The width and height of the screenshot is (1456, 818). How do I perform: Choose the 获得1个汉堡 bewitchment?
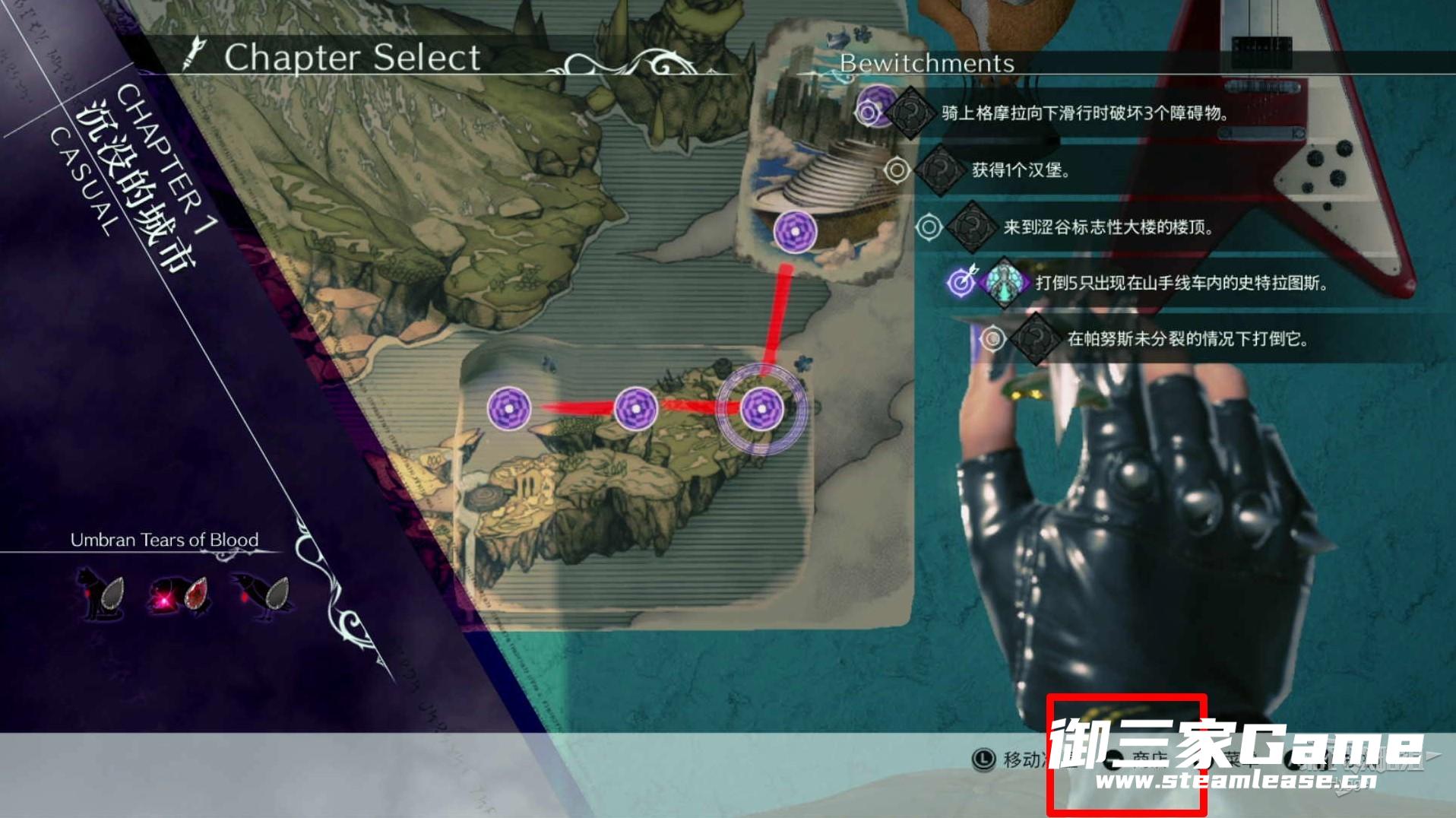click(x=1021, y=170)
